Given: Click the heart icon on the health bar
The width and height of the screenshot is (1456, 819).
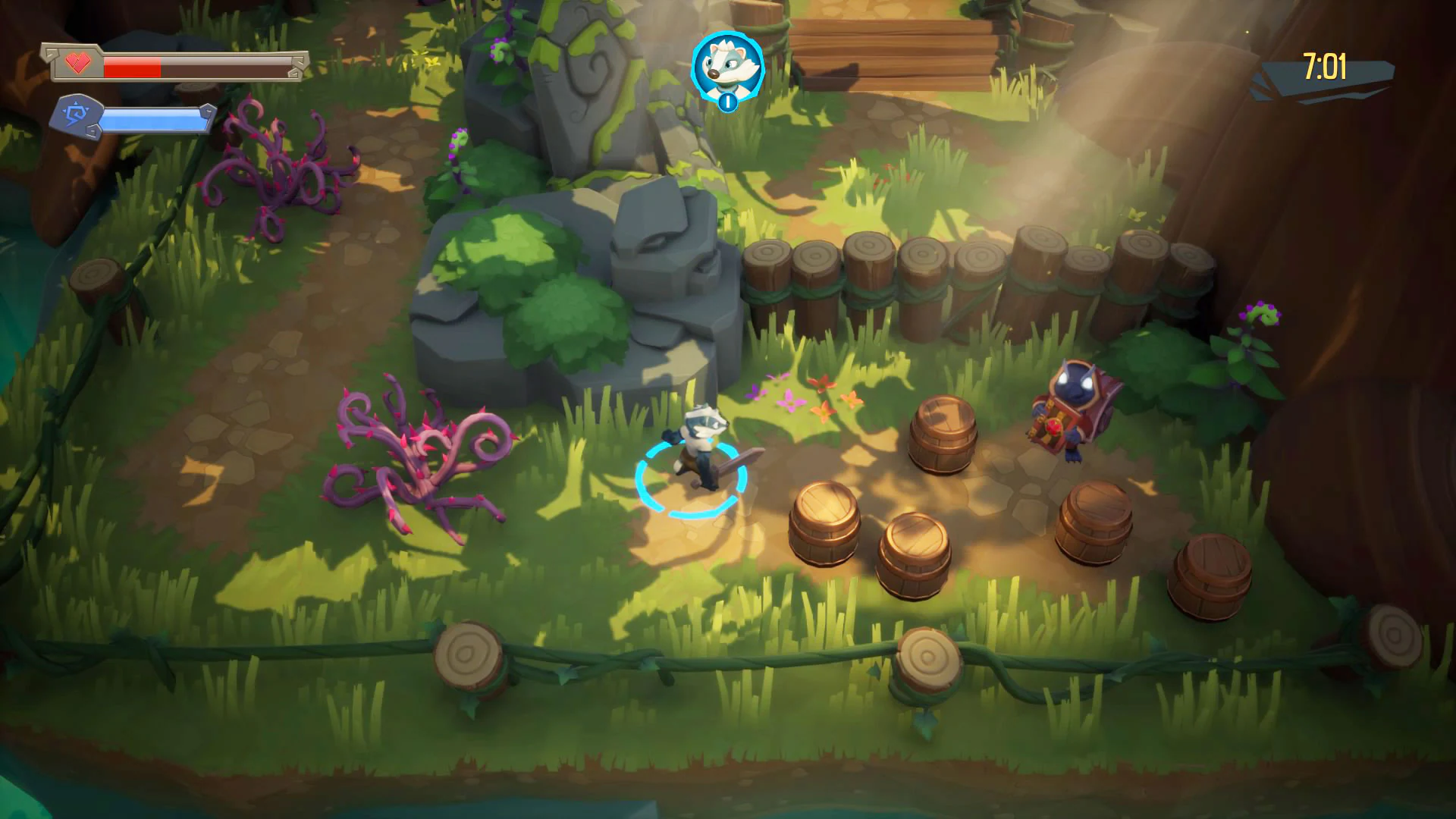Looking at the screenshot, I should click(78, 62).
